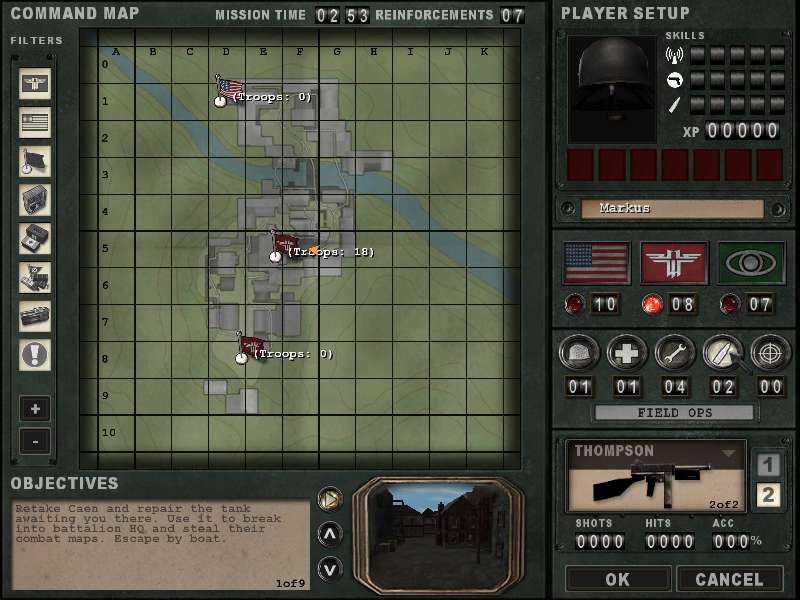This screenshot has height=600, width=800.
Task: Play the objective briefing audio
Action: coord(329,497)
